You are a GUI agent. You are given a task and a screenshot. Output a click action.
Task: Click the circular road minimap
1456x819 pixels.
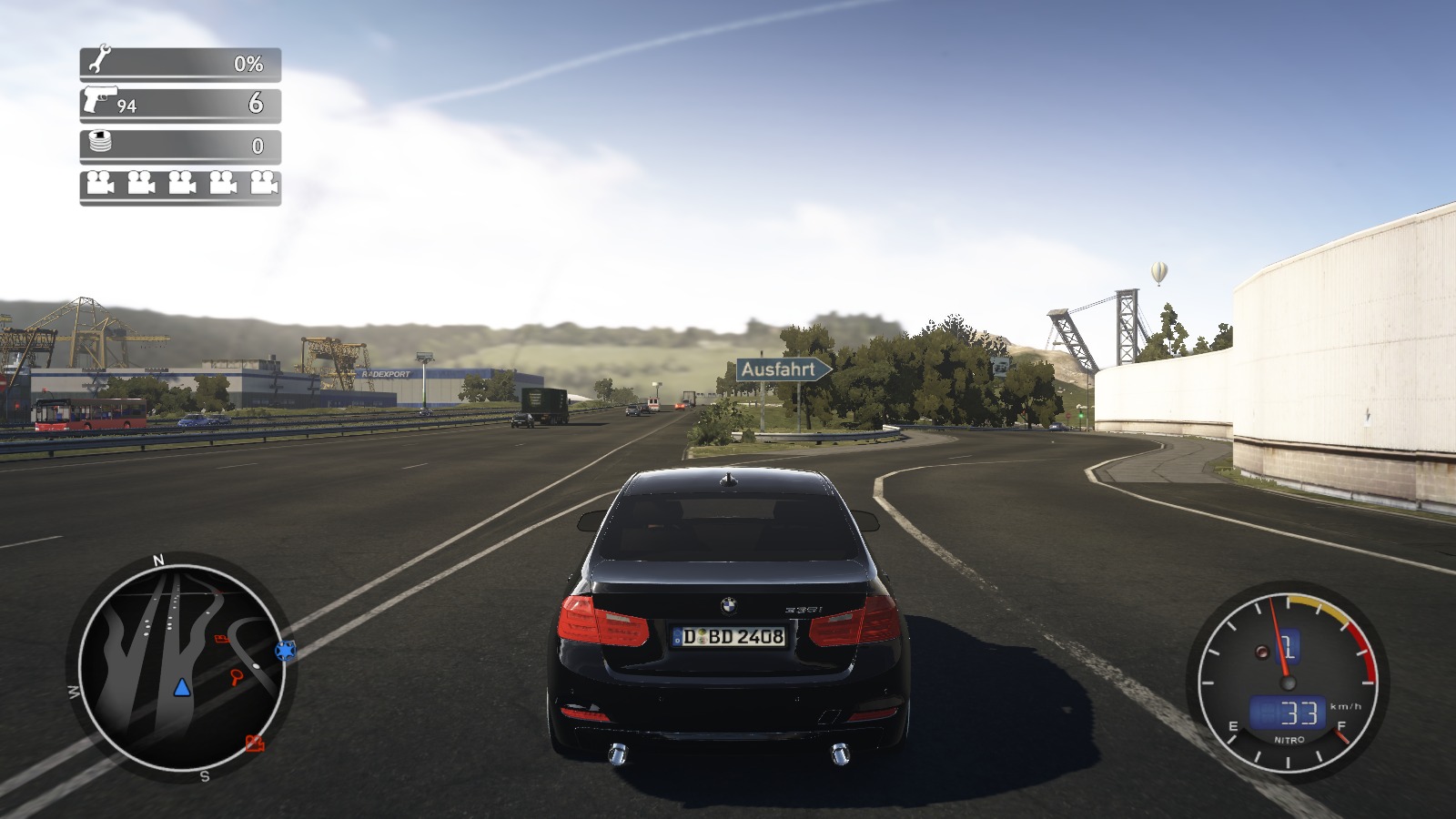183,666
